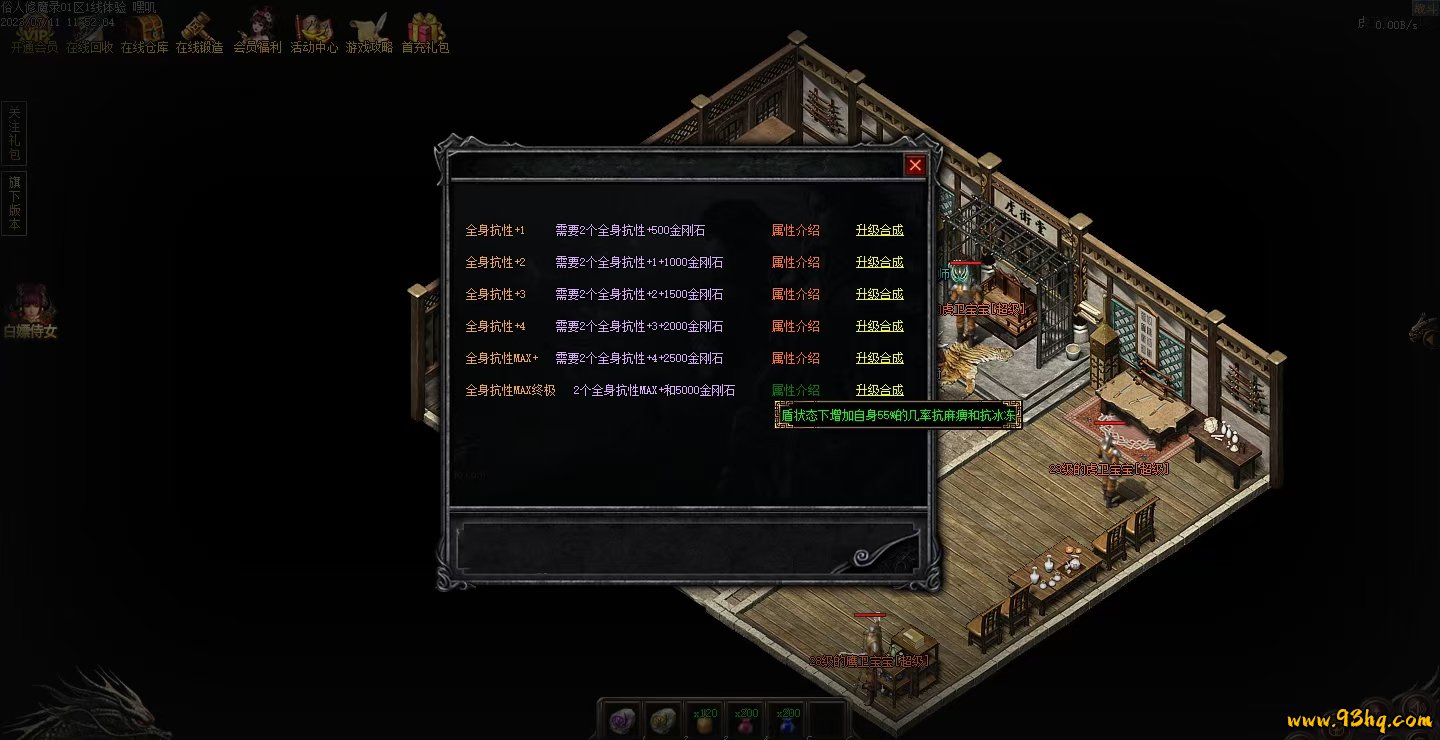Screen dimensions: 1440x740
Task: Click 升级合成 for 全身抗性+2
Action: pos(879,262)
